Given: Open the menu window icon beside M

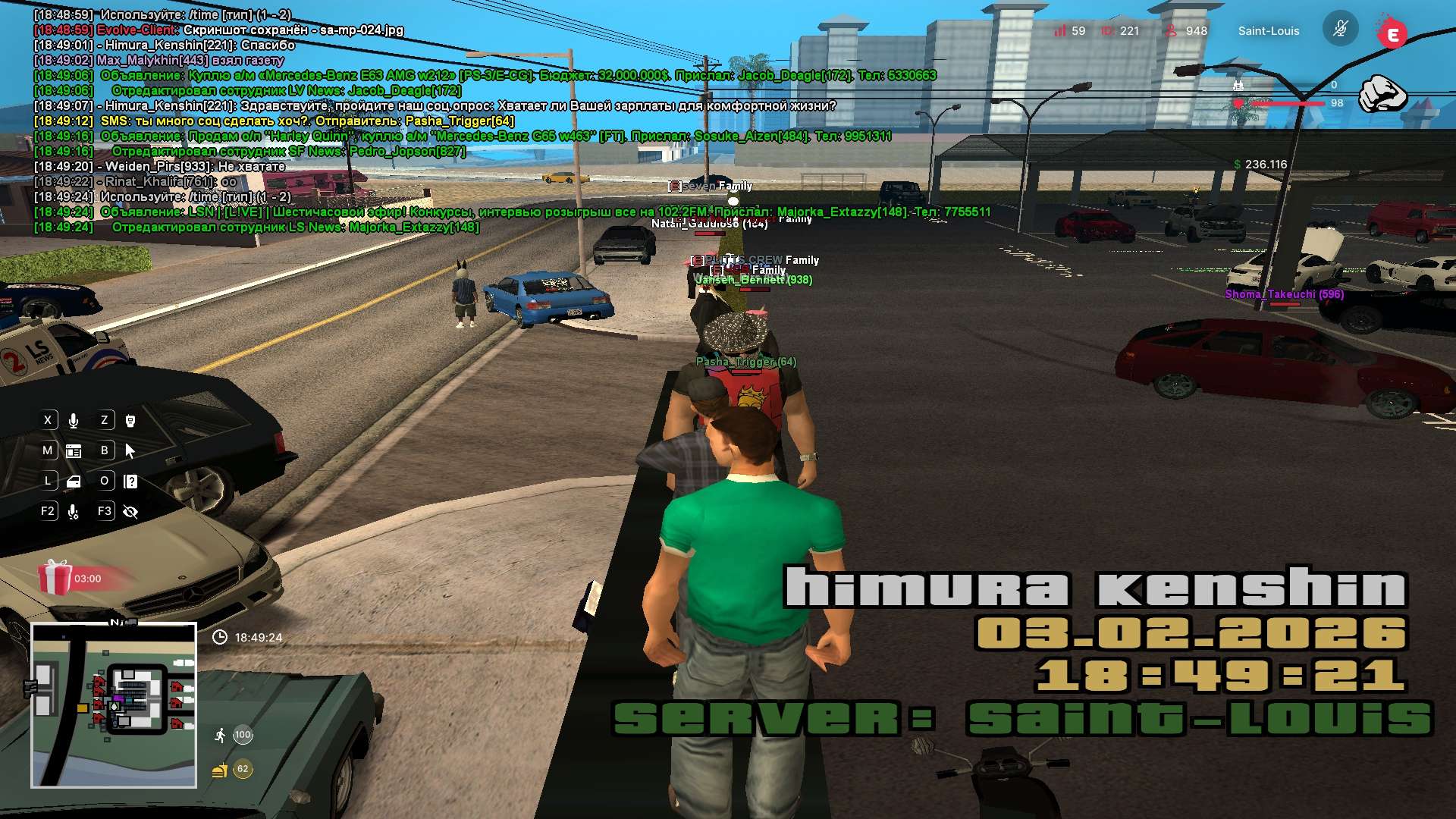Looking at the screenshot, I should click(x=74, y=451).
